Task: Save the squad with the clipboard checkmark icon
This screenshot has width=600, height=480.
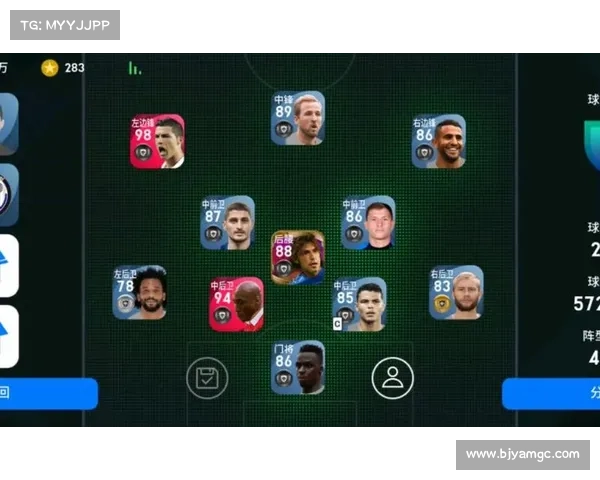Action: (x=207, y=377)
